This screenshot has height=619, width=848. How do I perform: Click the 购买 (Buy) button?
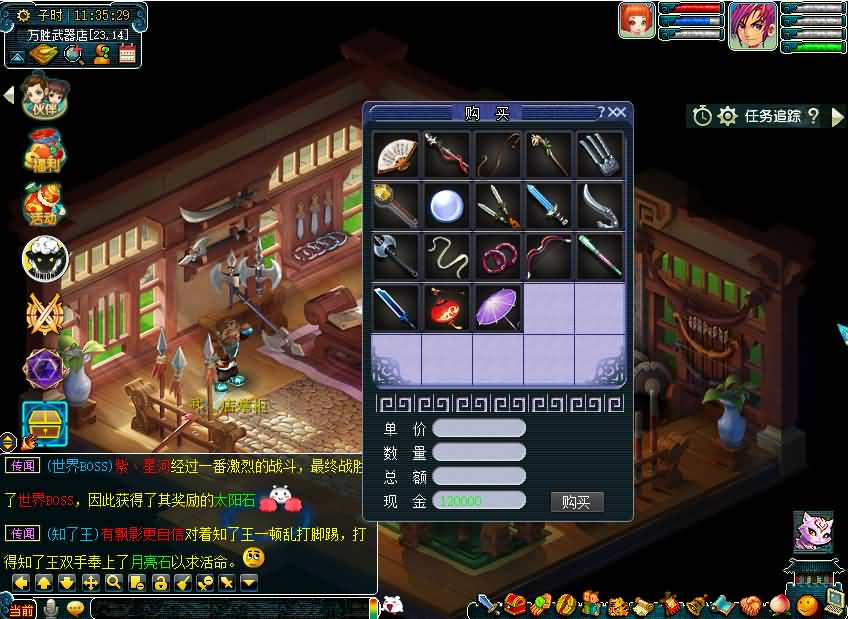click(x=577, y=502)
